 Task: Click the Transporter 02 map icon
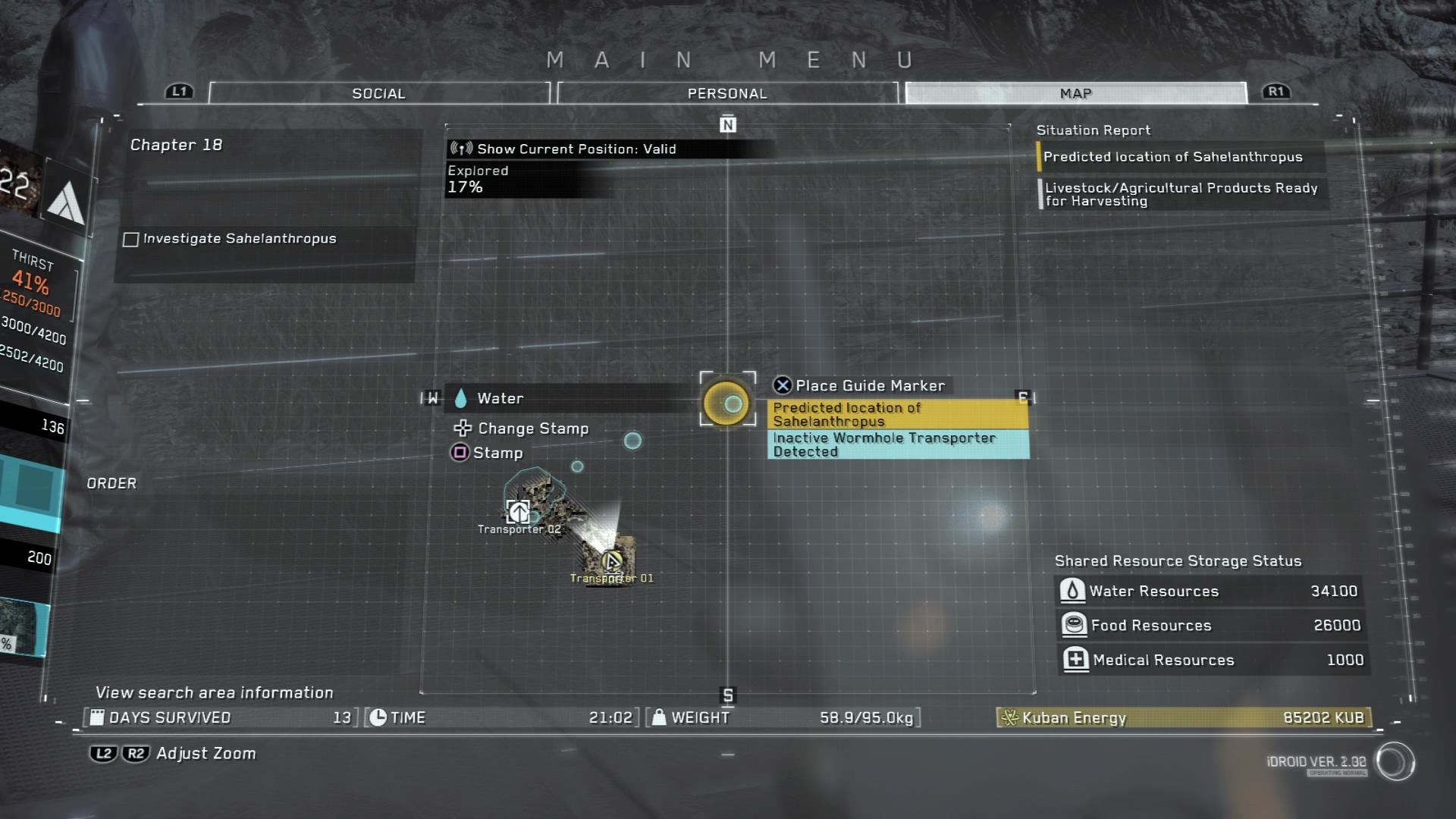[518, 513]
